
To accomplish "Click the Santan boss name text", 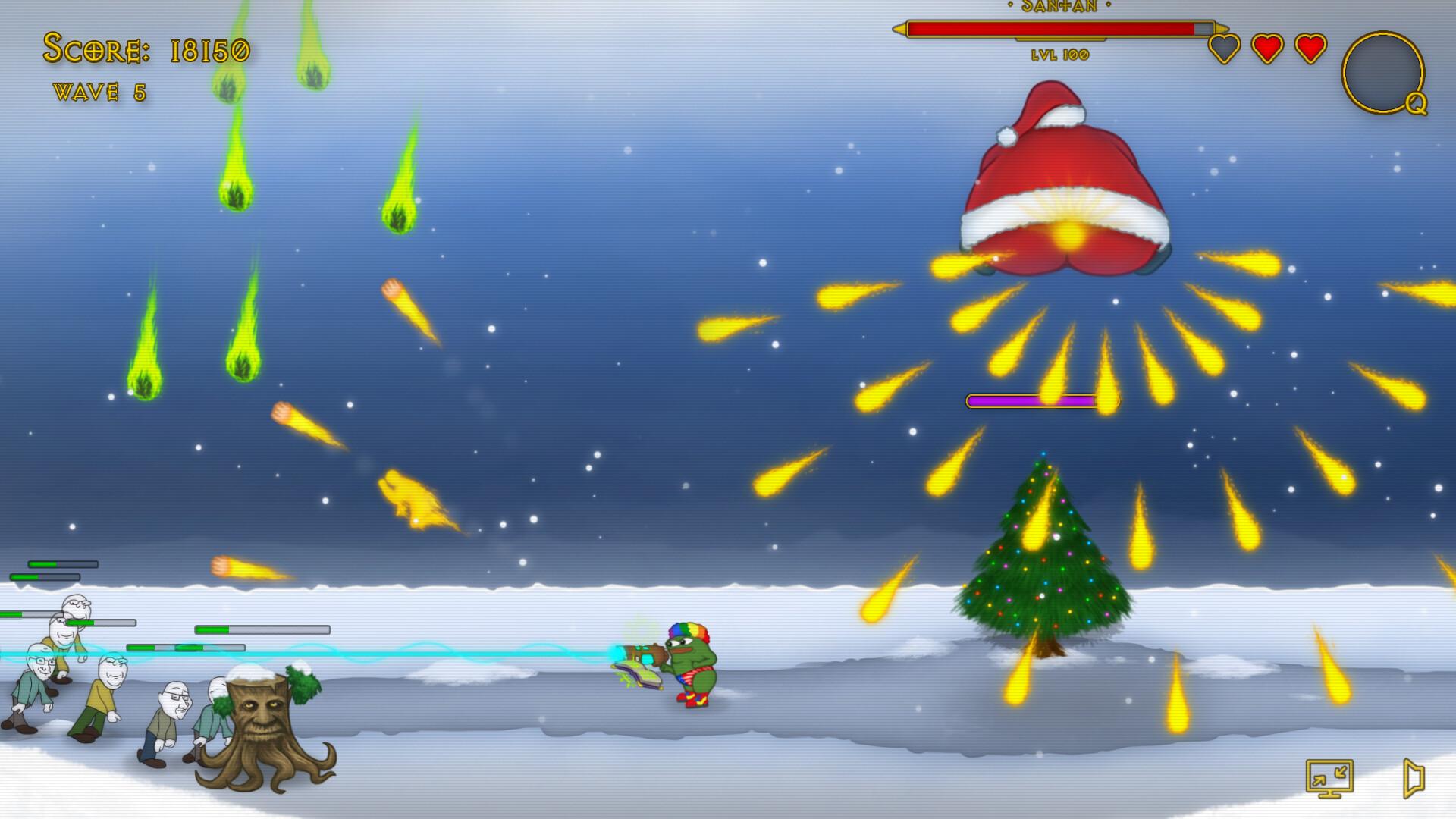I will (x=1059, y=6).
